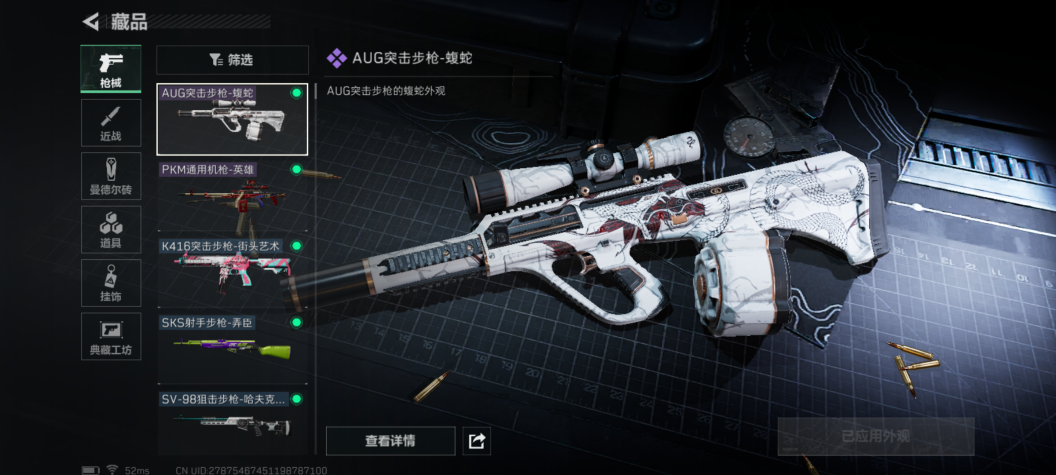Go back using the arrow beside 藏品
The width and height of the screenshot is (1056, 475).
coord(91,21)
